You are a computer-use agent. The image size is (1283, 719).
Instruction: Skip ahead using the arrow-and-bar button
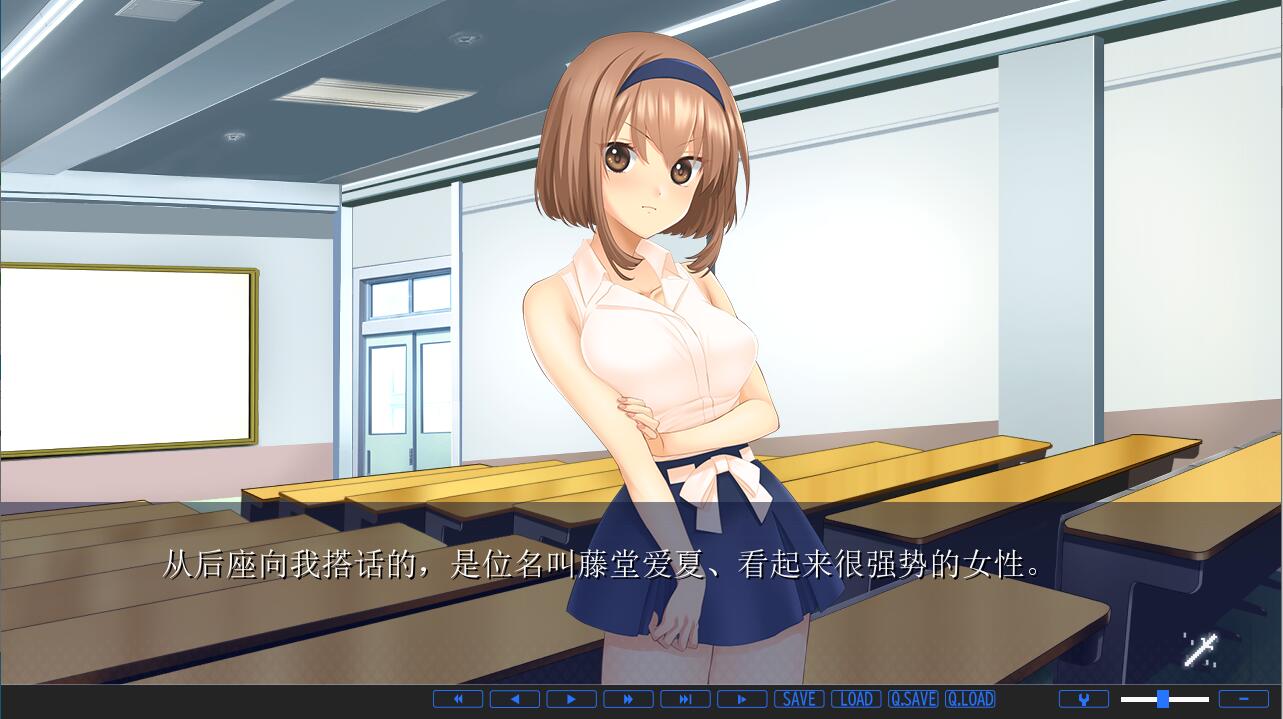(x=686, y=699)
